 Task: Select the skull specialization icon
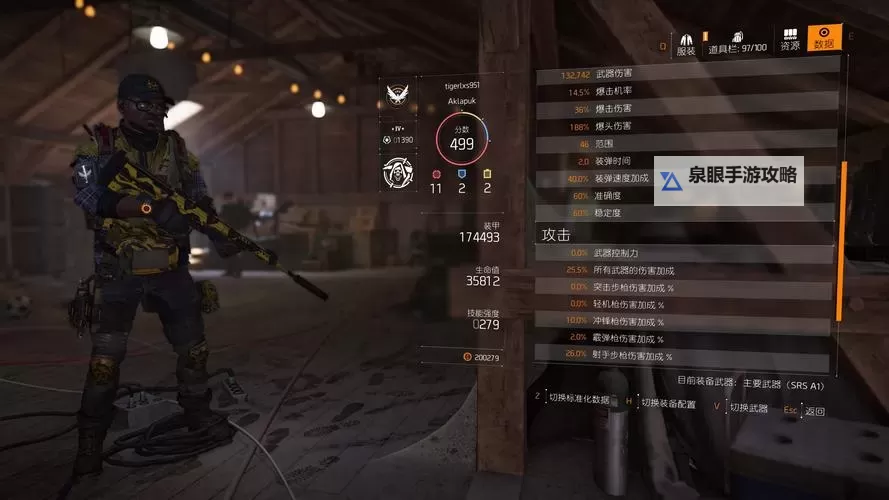pyautogui.click(x=400, y=173)
